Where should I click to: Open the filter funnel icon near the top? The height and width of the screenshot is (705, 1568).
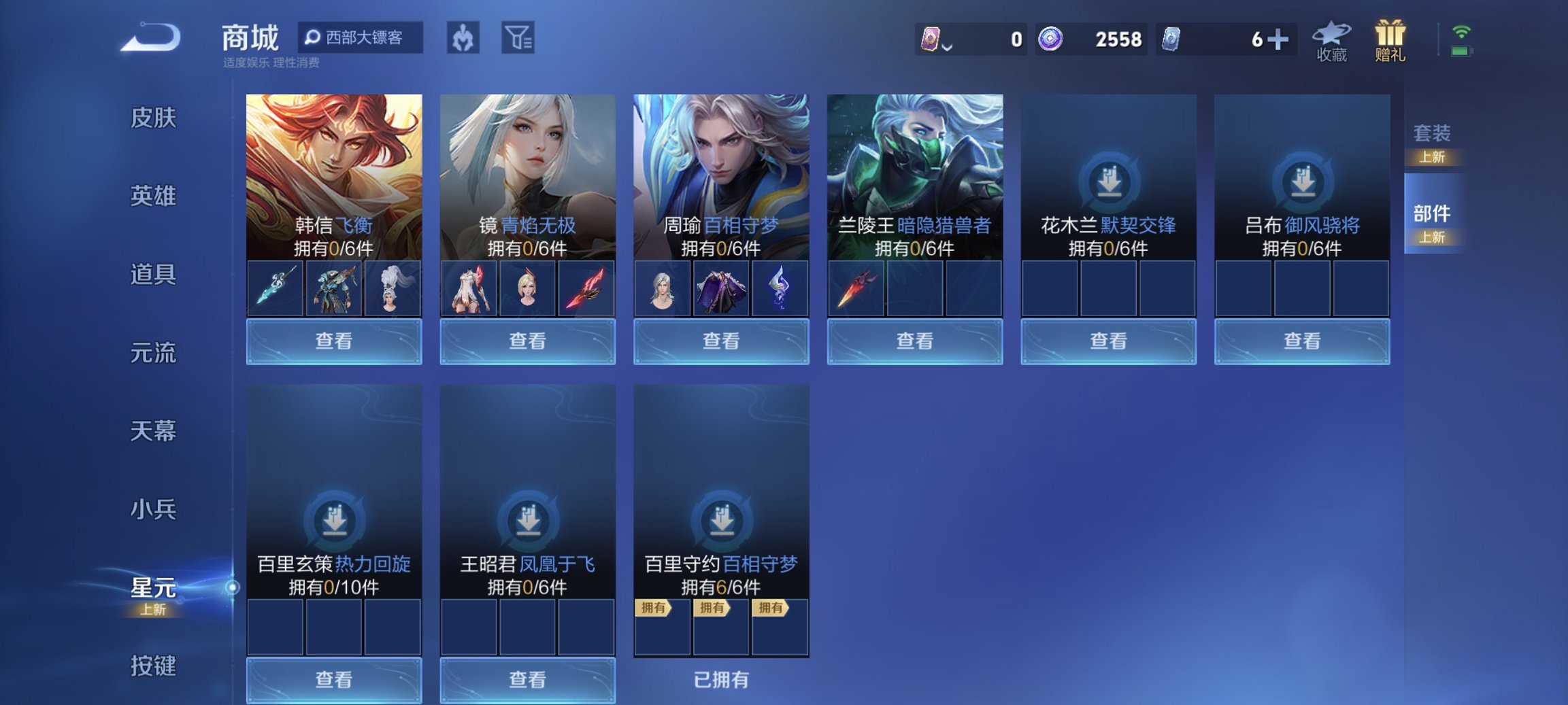pyautogui.click(x=518, y=39)
